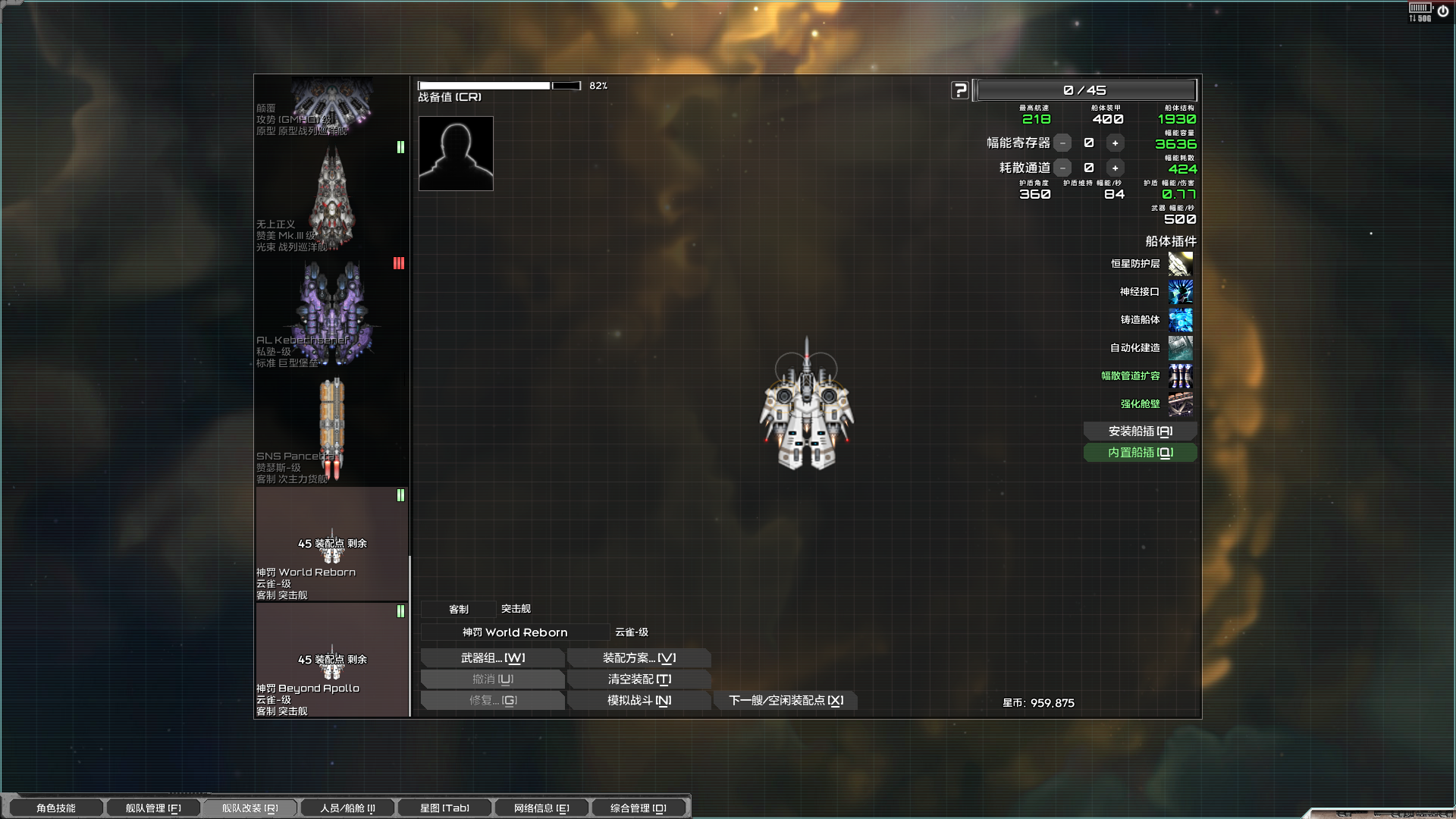
Task: Select the 幅散管道扩容 hull mod icon
Action: pyautogui.click(x=1181, y=376)
